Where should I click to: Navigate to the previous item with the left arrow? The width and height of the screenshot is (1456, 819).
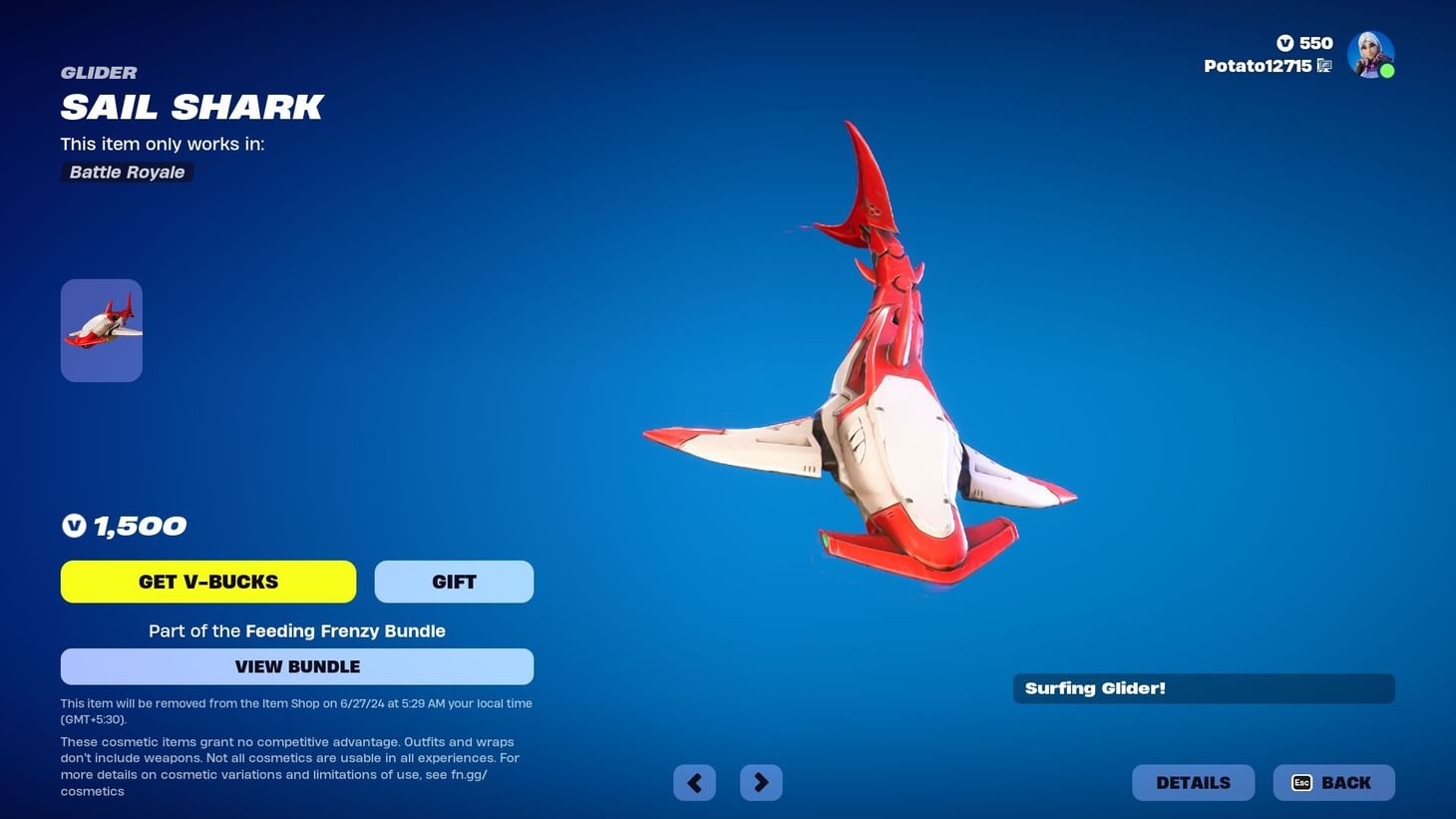pyautogui.click(x=694, y=782)
